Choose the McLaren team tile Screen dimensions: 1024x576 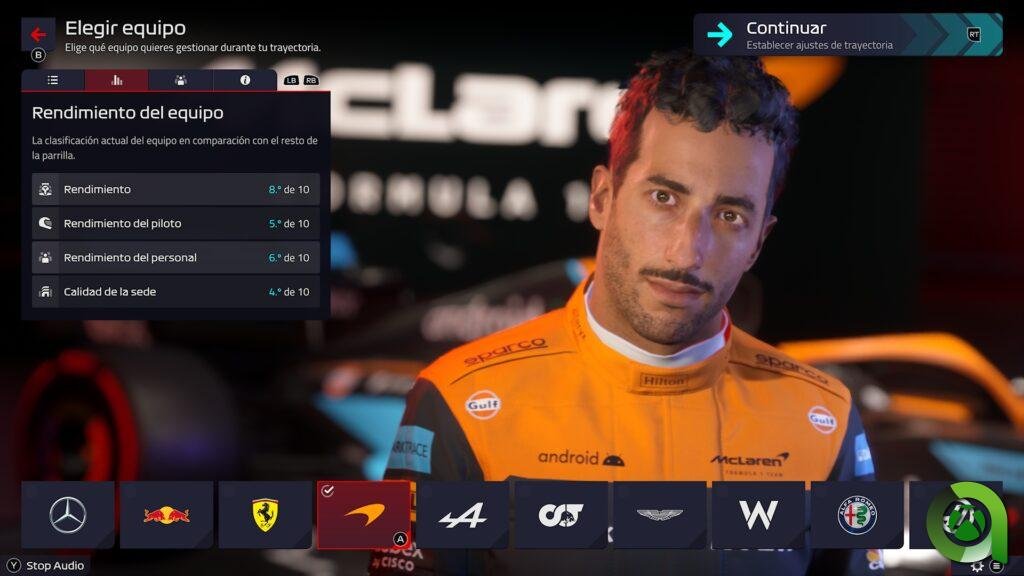point(364,515)
